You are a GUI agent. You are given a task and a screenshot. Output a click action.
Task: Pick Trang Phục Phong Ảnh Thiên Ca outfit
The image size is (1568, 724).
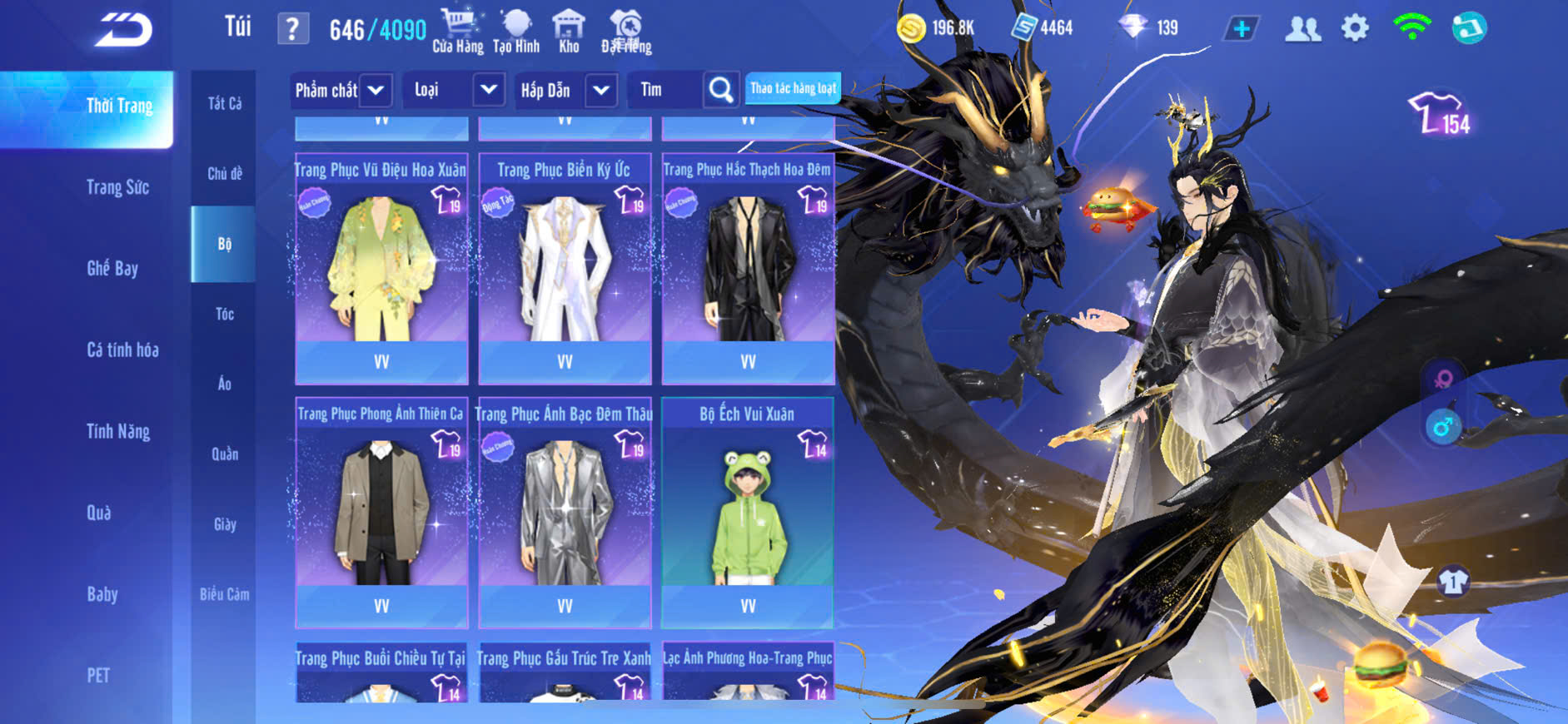click(x=381, y=510)
